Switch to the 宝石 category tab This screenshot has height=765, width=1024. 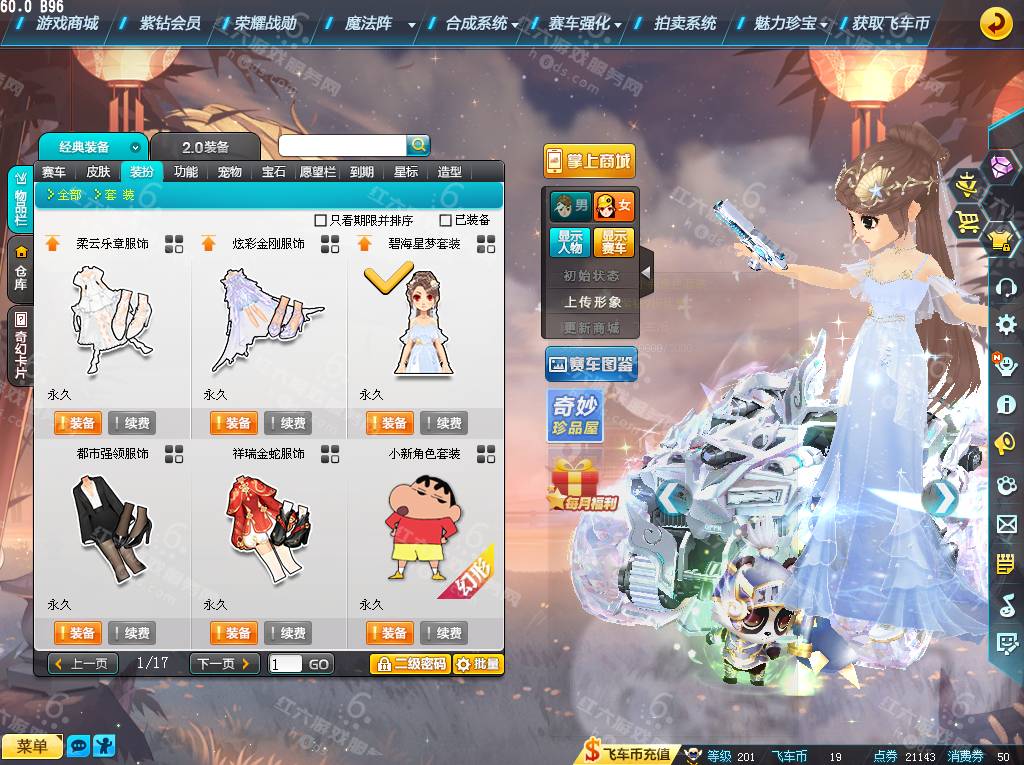coord(274,172)
